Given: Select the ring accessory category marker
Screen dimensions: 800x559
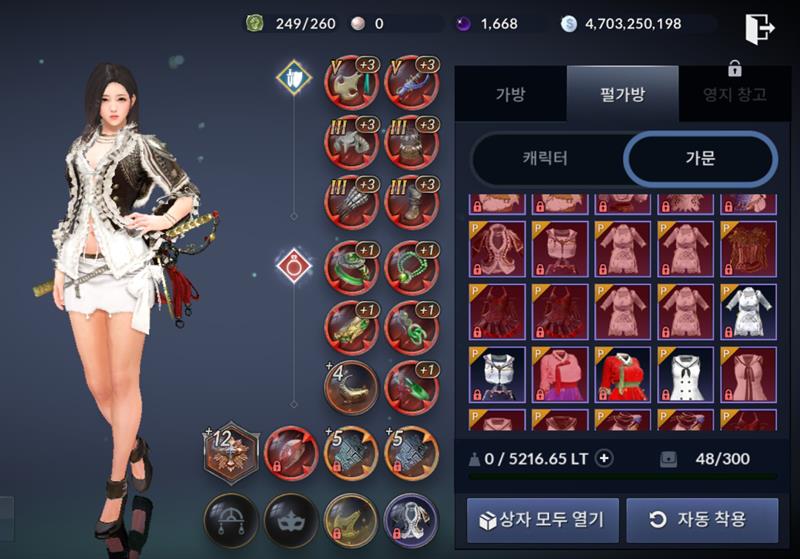Looking at the screenshot, I should (x=294, y=266).
